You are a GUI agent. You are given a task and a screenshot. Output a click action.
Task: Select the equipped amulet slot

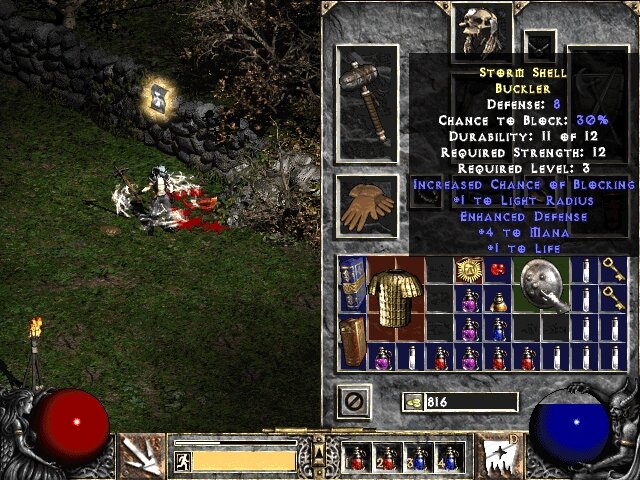pos(540,45)
